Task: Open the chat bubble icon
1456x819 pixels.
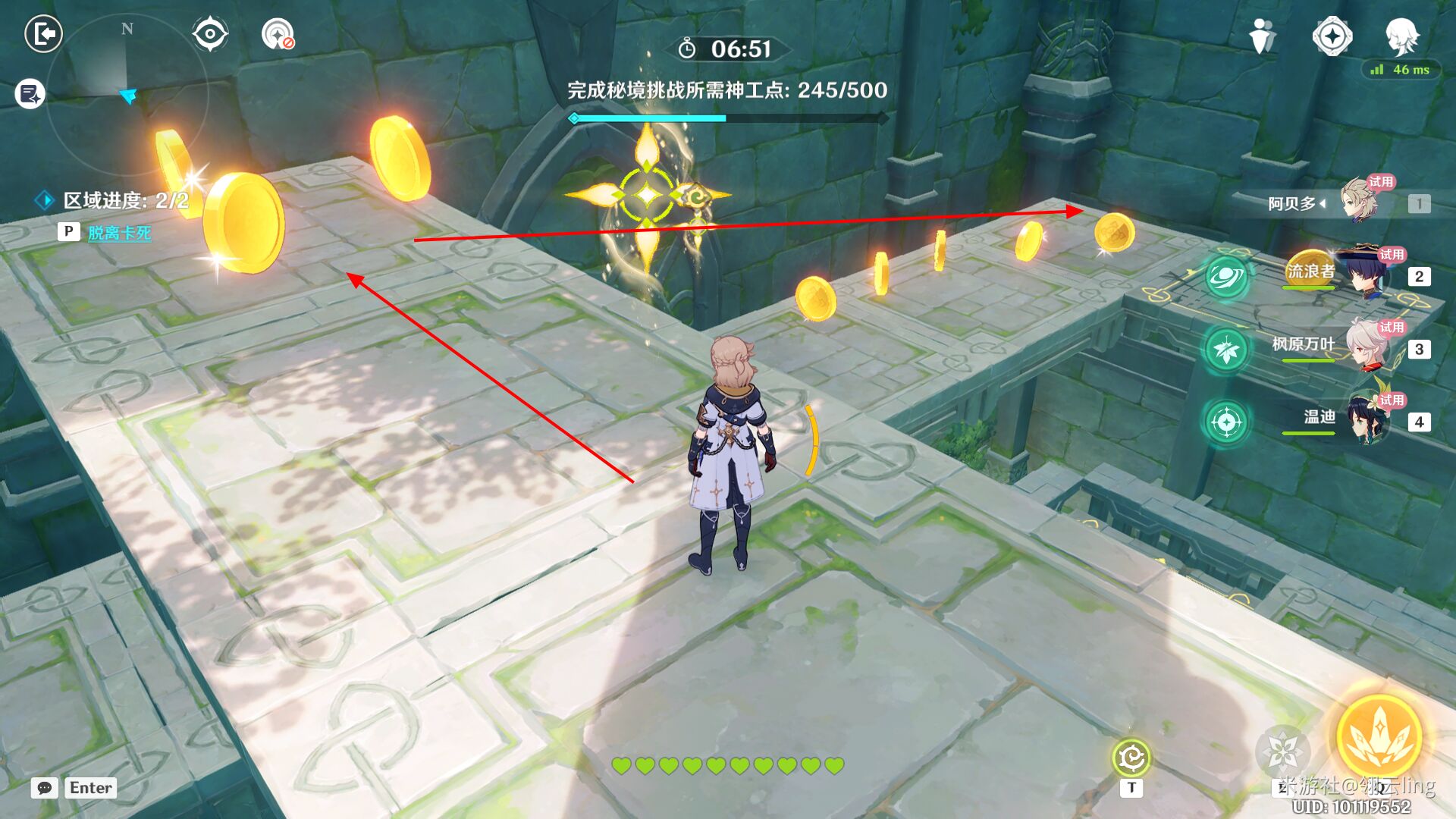Action: (x=45, y=788)
